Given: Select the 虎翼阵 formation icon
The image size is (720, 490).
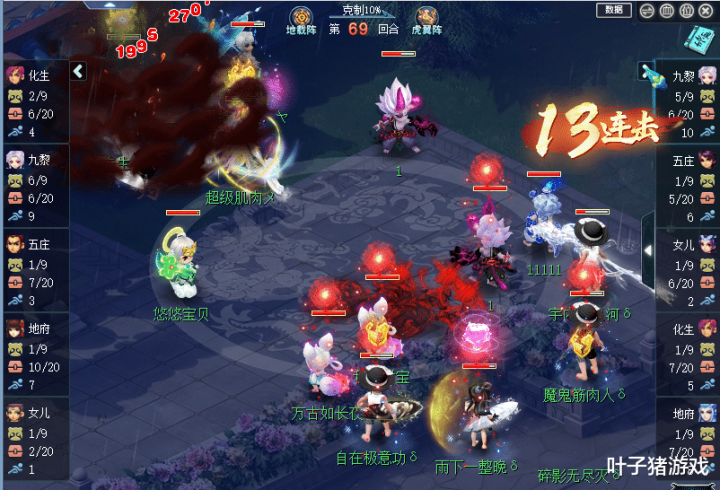Looking at the screenshot, I should 427,16.
